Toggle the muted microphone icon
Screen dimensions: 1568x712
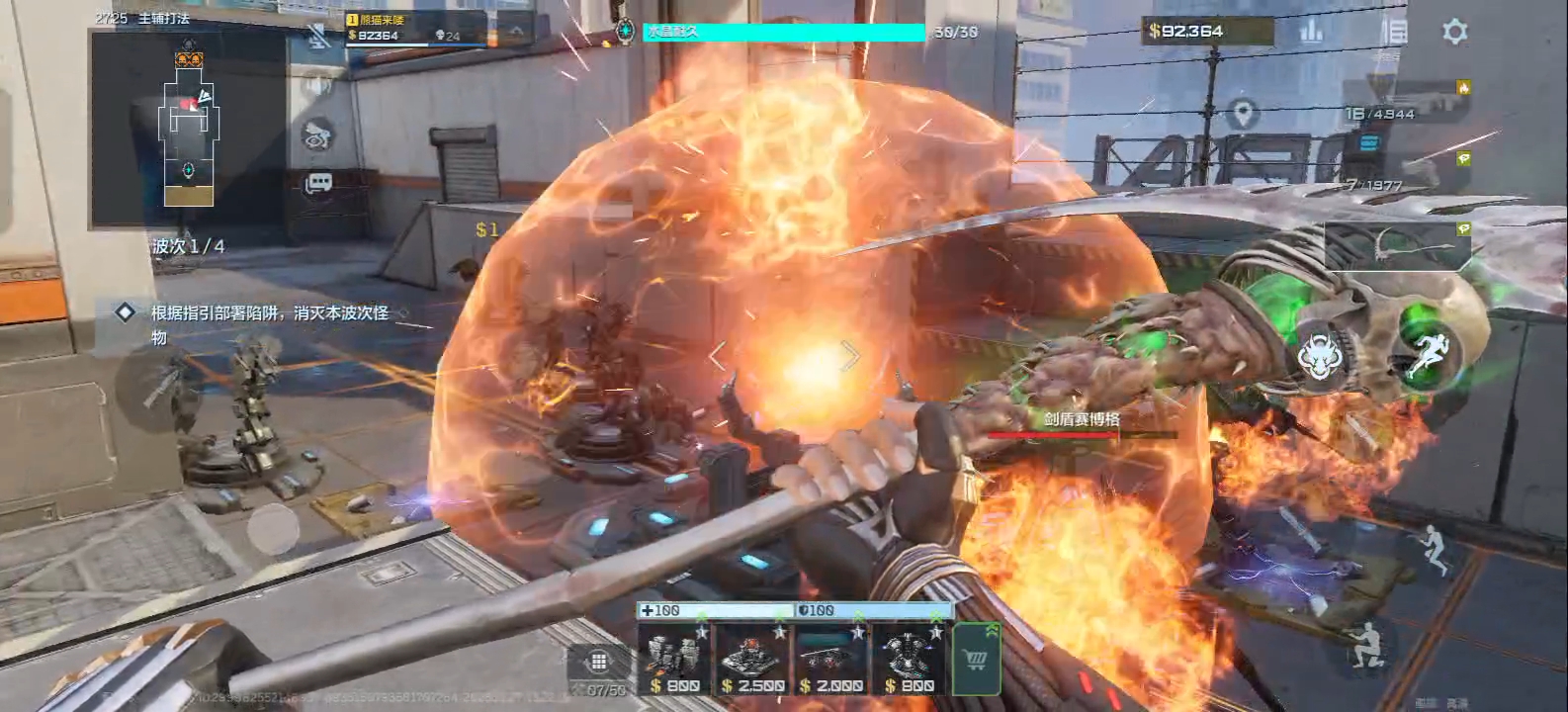318,37
